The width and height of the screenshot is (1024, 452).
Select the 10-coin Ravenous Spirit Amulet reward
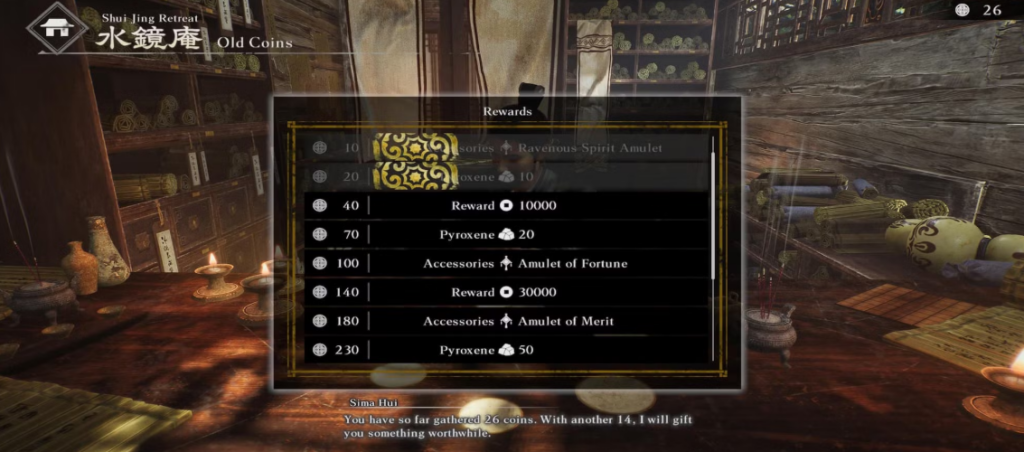[x=506, y=148]
